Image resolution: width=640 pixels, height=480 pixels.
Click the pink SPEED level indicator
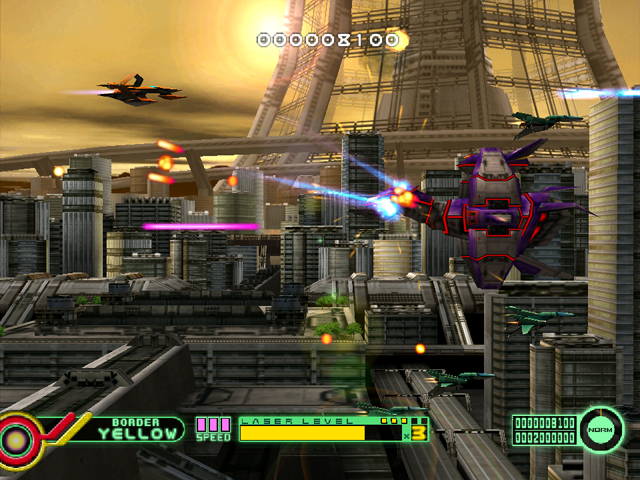[x=212, y=428]
